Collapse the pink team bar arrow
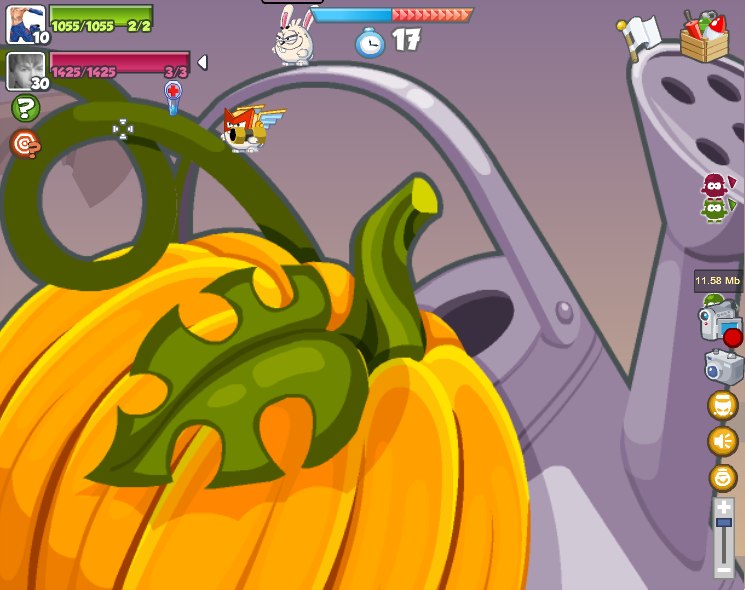This screenshot has height=590, width=745. point(202,63)
